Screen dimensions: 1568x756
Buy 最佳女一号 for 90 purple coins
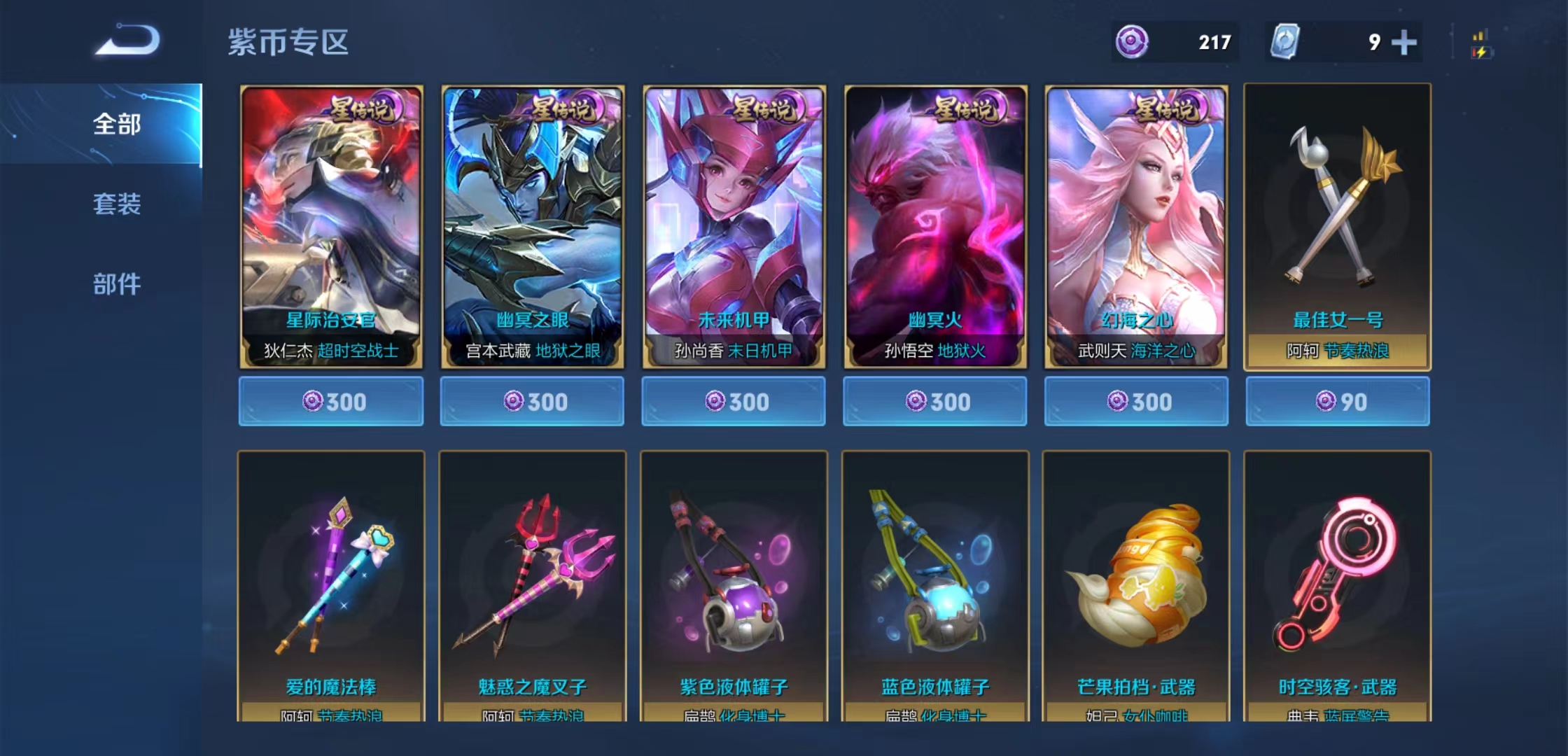(1338, 401)
